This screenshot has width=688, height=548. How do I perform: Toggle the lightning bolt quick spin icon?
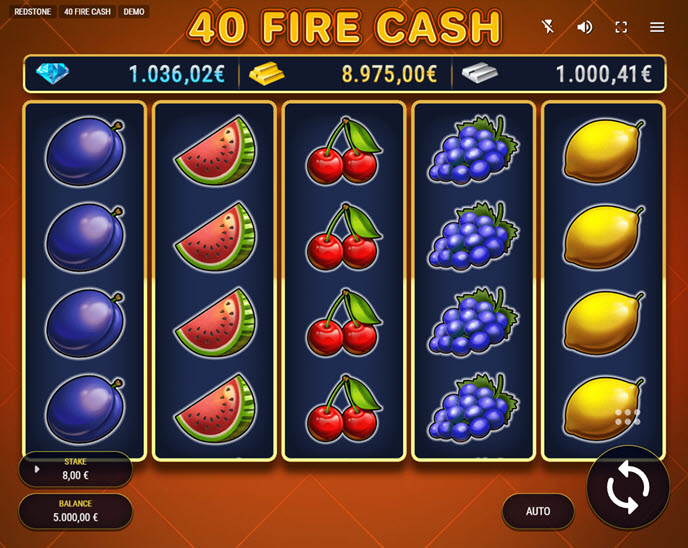548,27
